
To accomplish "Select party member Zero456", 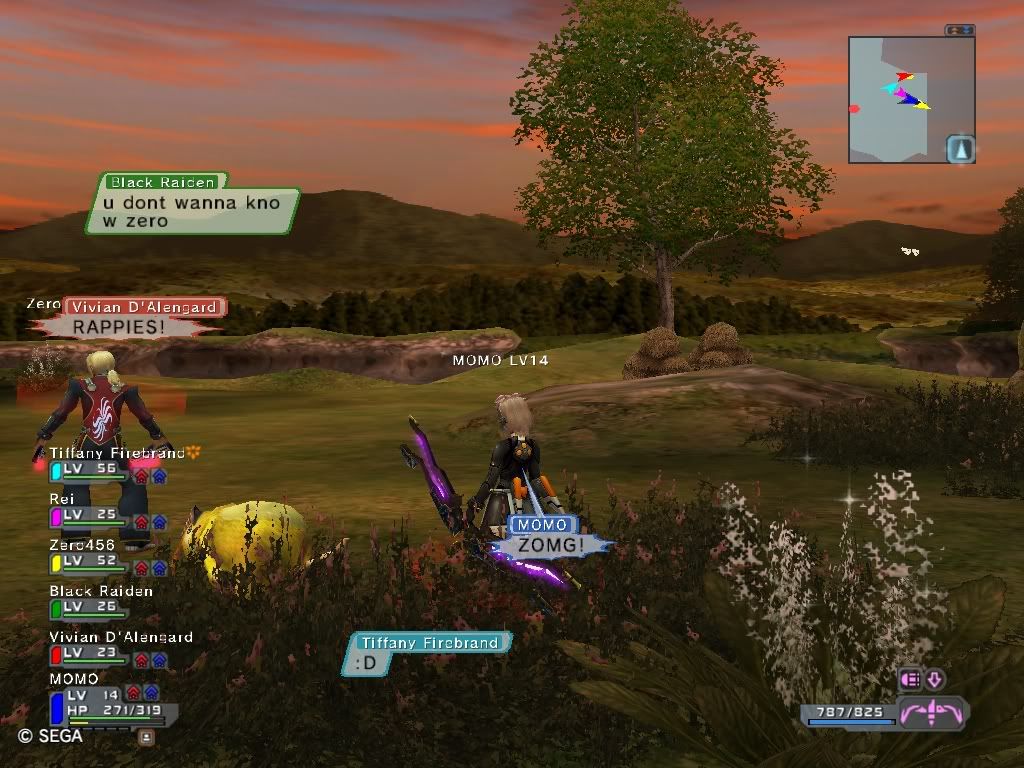I will click(x=81, y=545).
